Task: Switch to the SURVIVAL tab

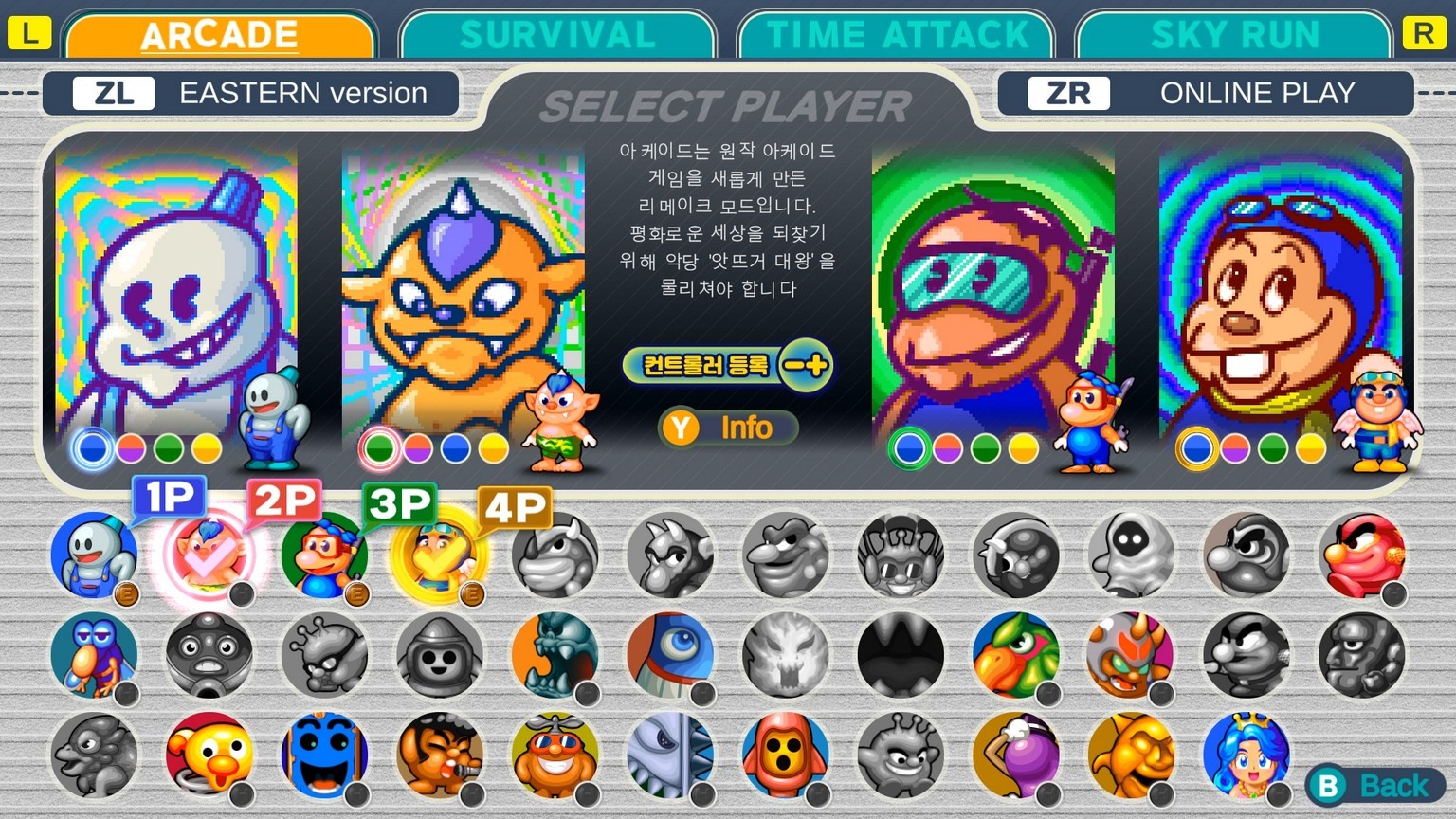Action: (x=557, y=35)
